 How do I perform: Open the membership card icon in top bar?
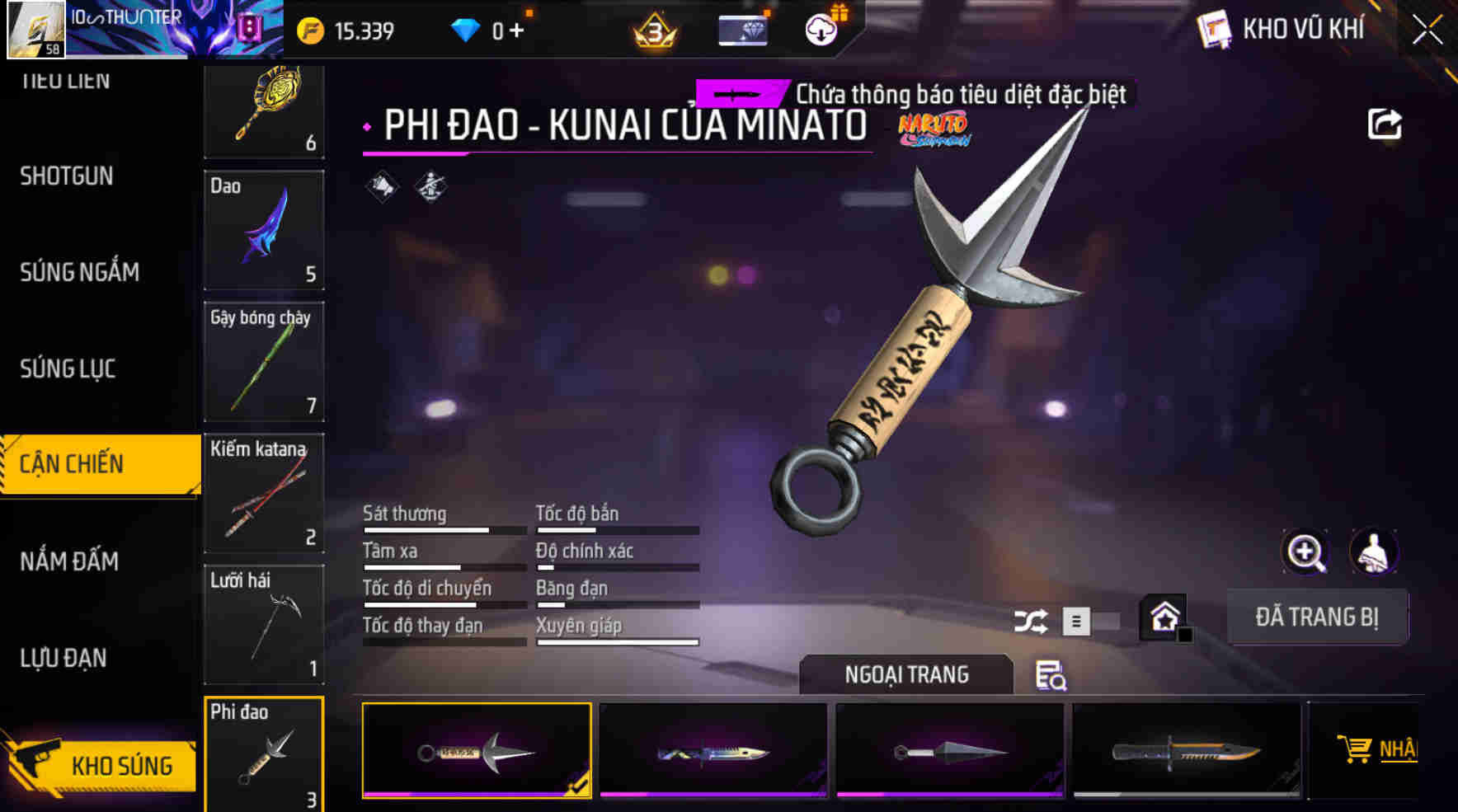click(741, 30)
